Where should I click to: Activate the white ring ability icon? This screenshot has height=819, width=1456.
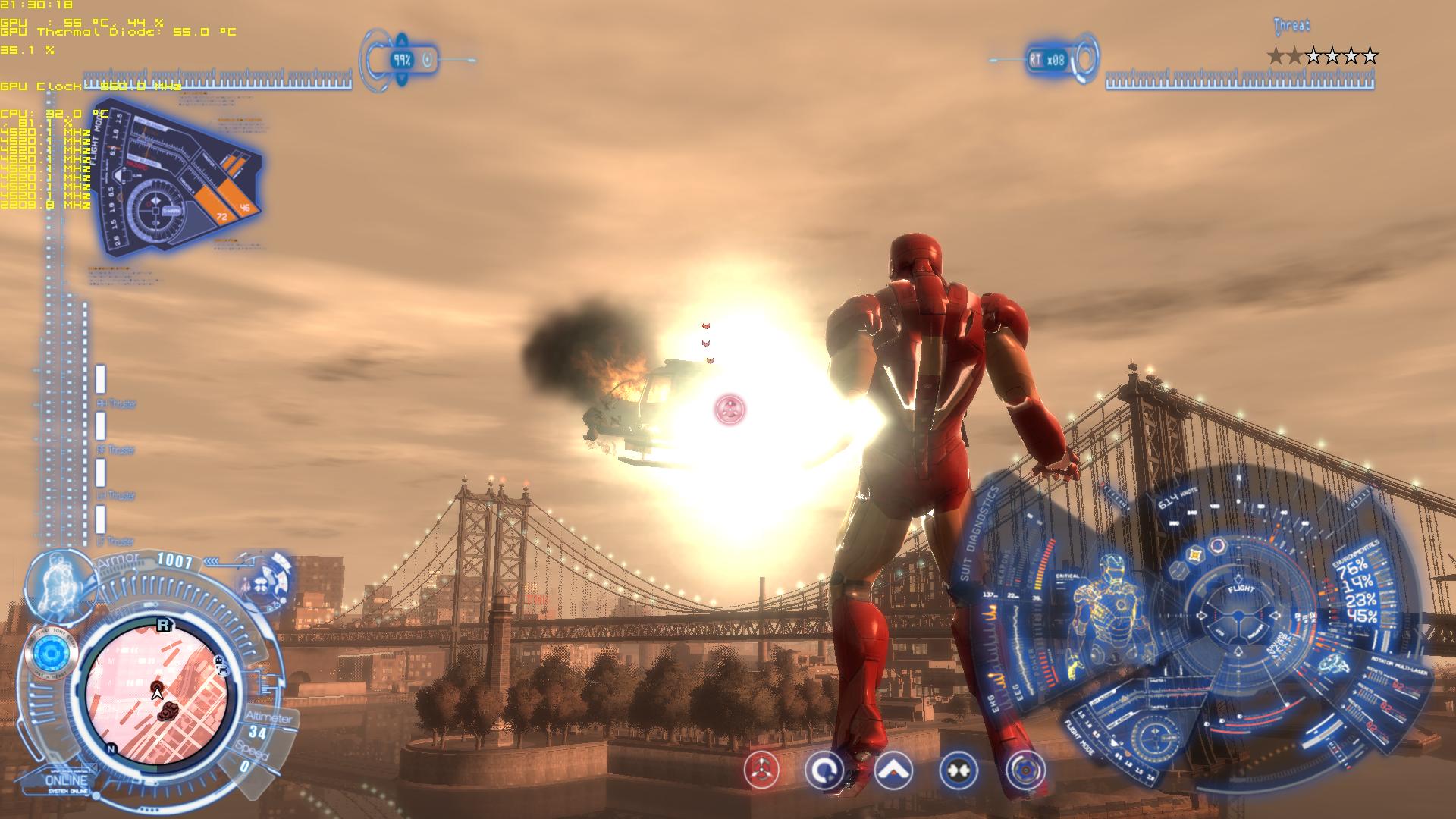tap(824, 771)
